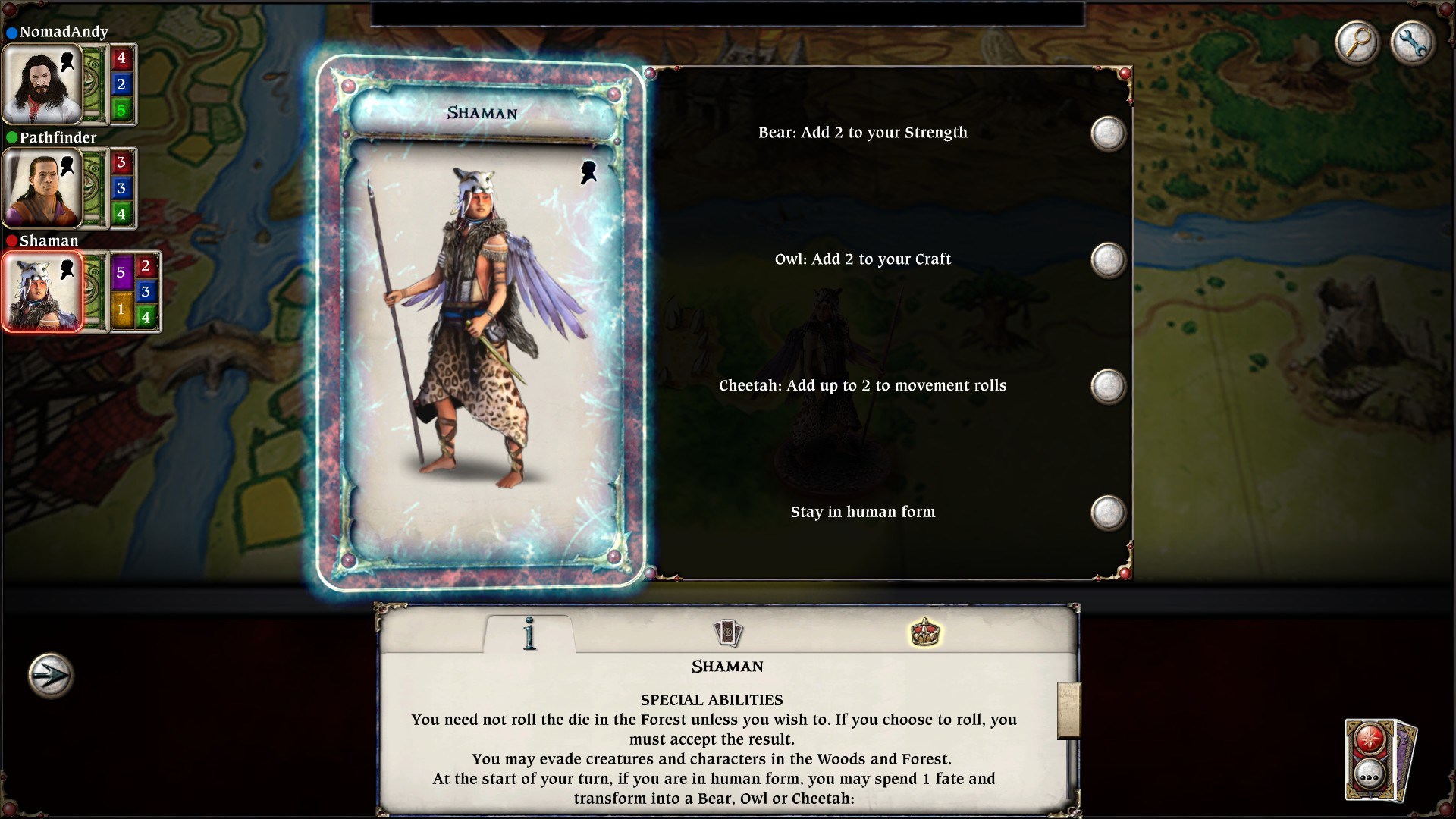
Task: Select Bear: Add 2 to your Strength
Action: [x=1106, y=132]
